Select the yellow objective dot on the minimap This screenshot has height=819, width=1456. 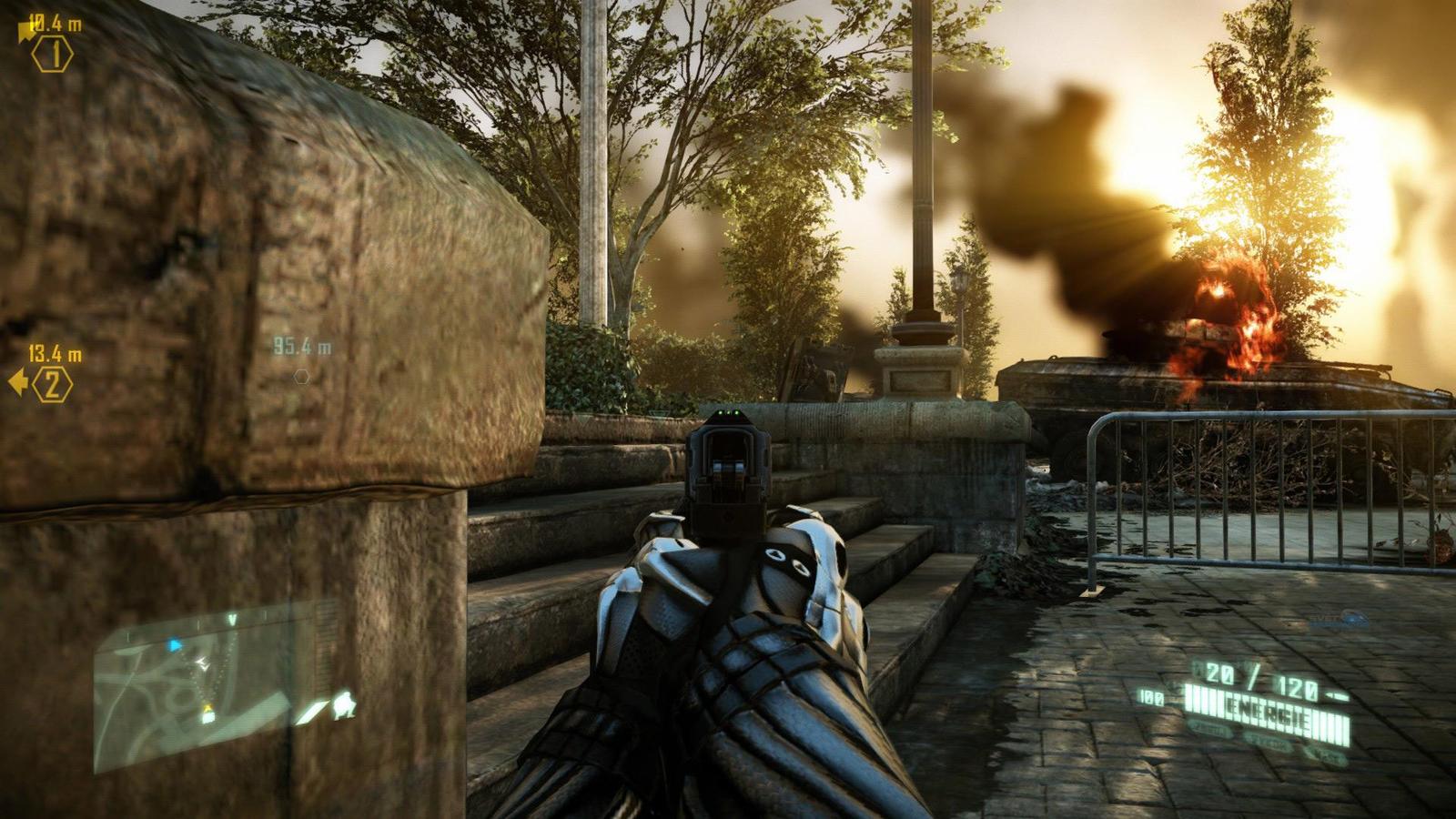click(x=208, y=707)
